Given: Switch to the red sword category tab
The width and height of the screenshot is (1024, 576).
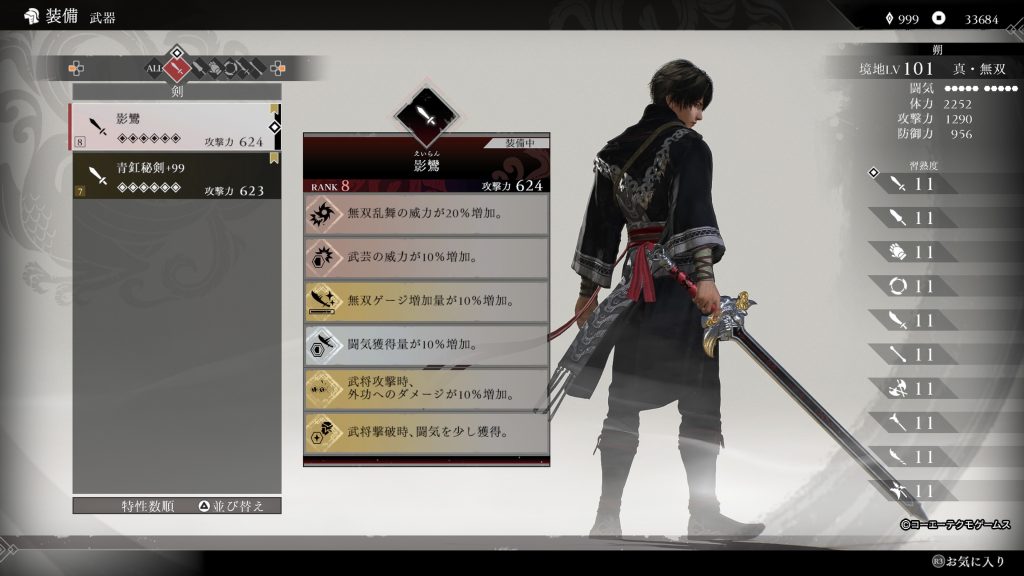Looking at the screenshot, I should [x=178, y=69].
